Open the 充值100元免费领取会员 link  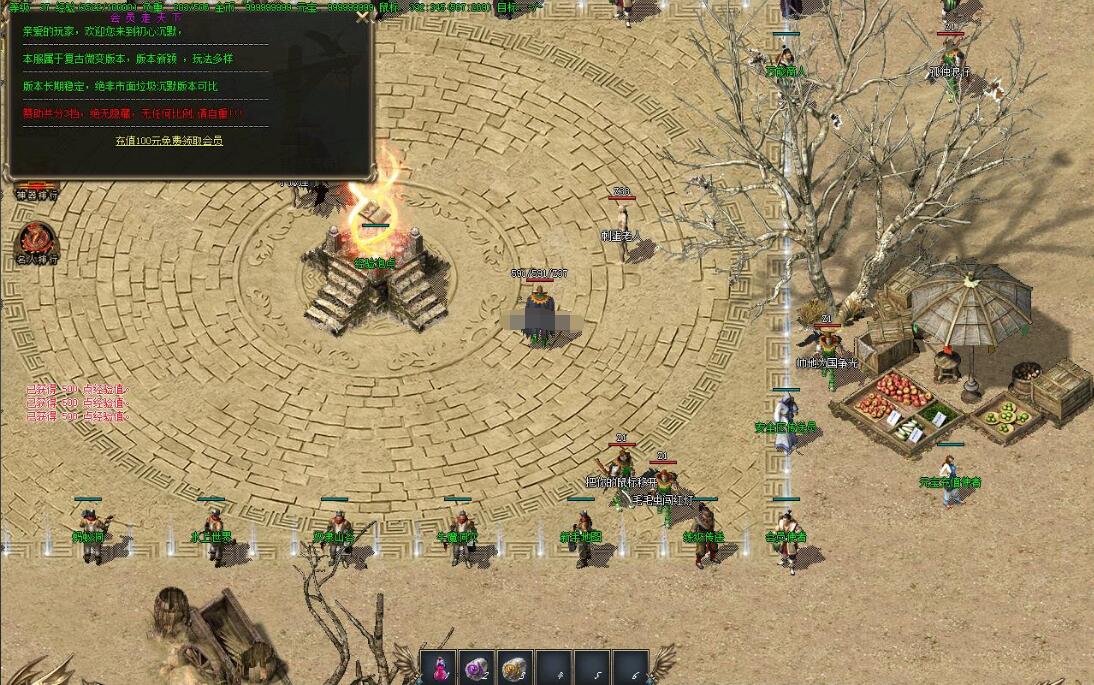pyautogui.click(x=169, y=141)
